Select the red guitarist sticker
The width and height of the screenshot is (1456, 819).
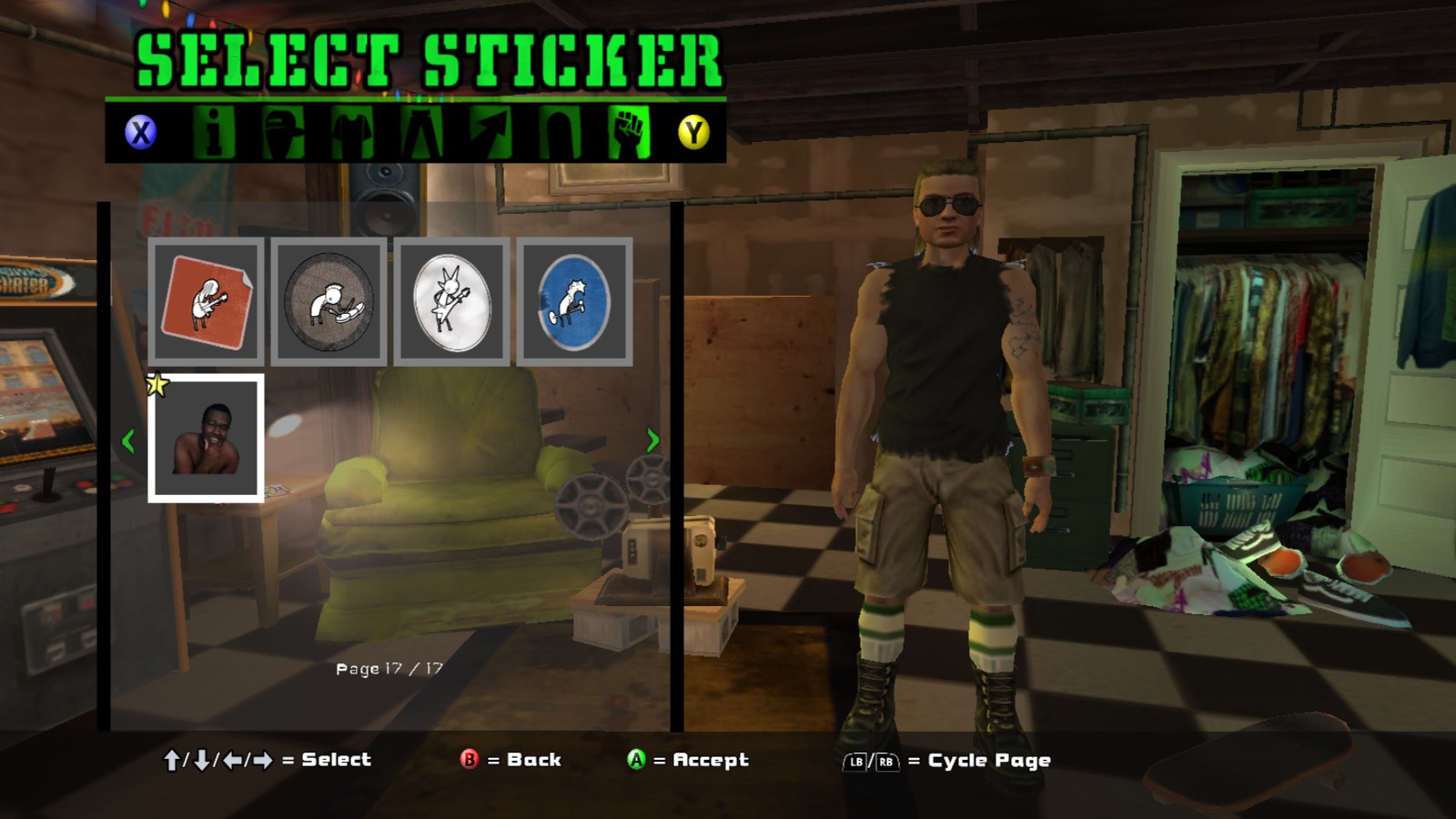(207, 302)
